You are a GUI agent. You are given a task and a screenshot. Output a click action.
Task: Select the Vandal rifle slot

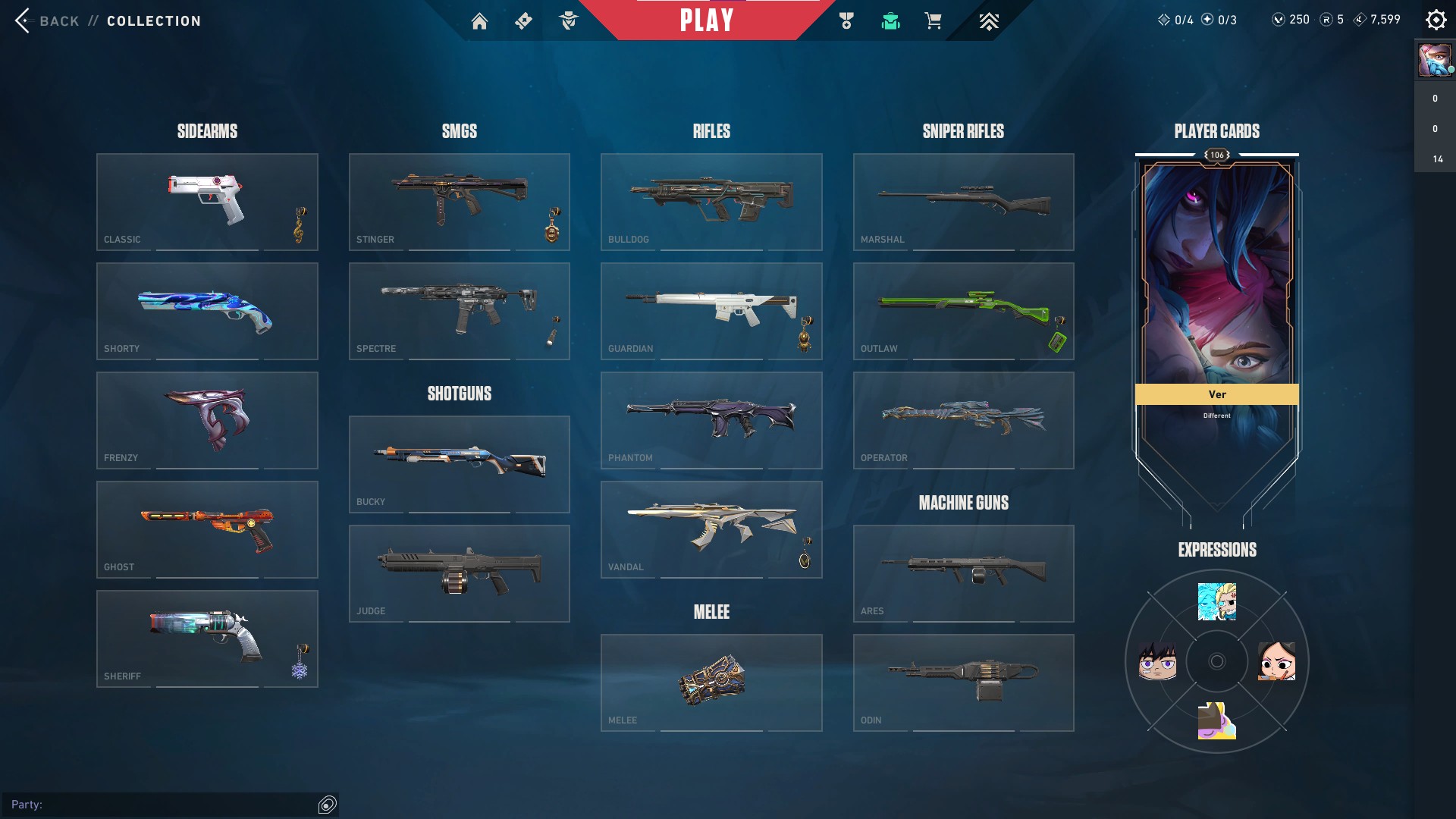(711, 529)
